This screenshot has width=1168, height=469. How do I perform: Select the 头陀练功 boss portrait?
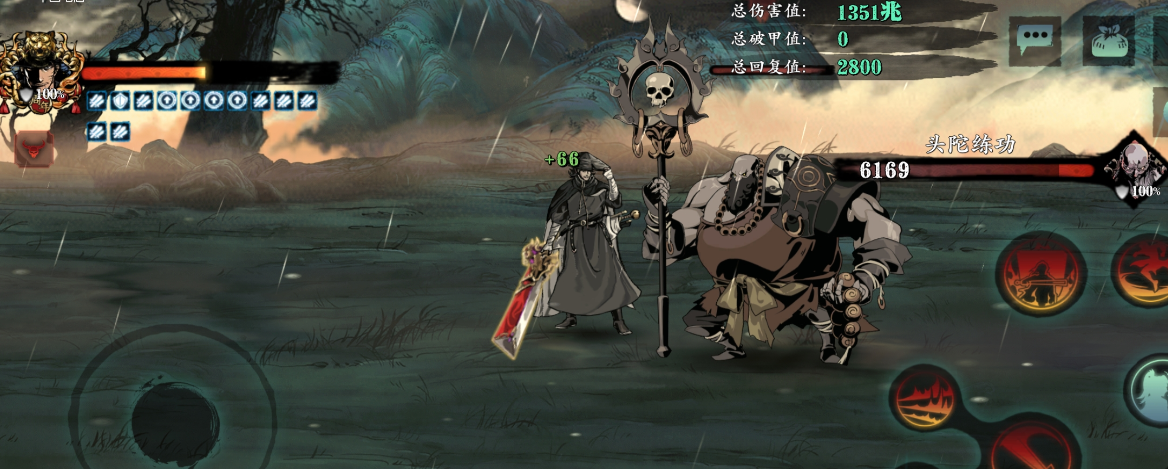pos(1135,168)
